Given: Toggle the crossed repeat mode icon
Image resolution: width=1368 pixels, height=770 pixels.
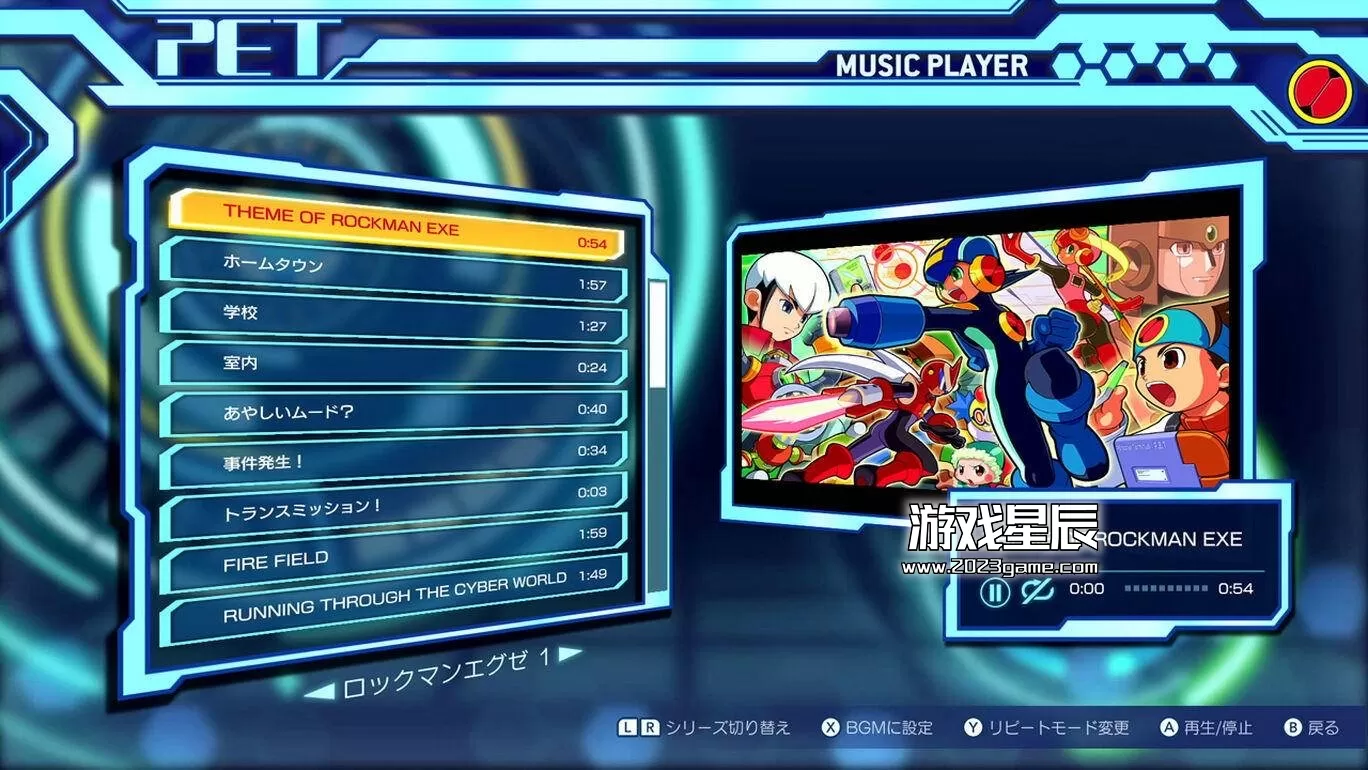Looking at the screenshot, I should pyautogui.click(x=1039, y=590).
